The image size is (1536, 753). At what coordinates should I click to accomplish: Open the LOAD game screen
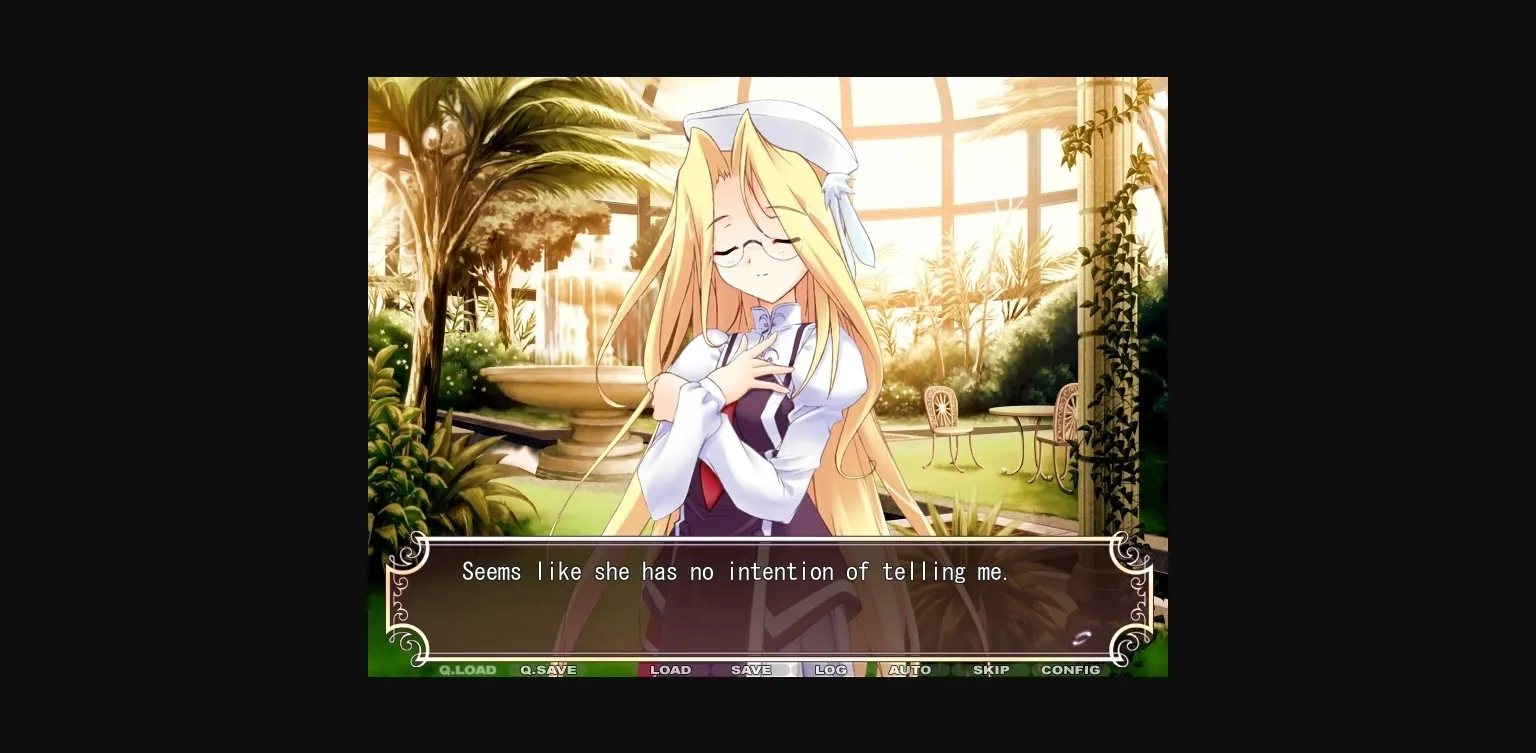pyautogui.click(x=670, y=670)
